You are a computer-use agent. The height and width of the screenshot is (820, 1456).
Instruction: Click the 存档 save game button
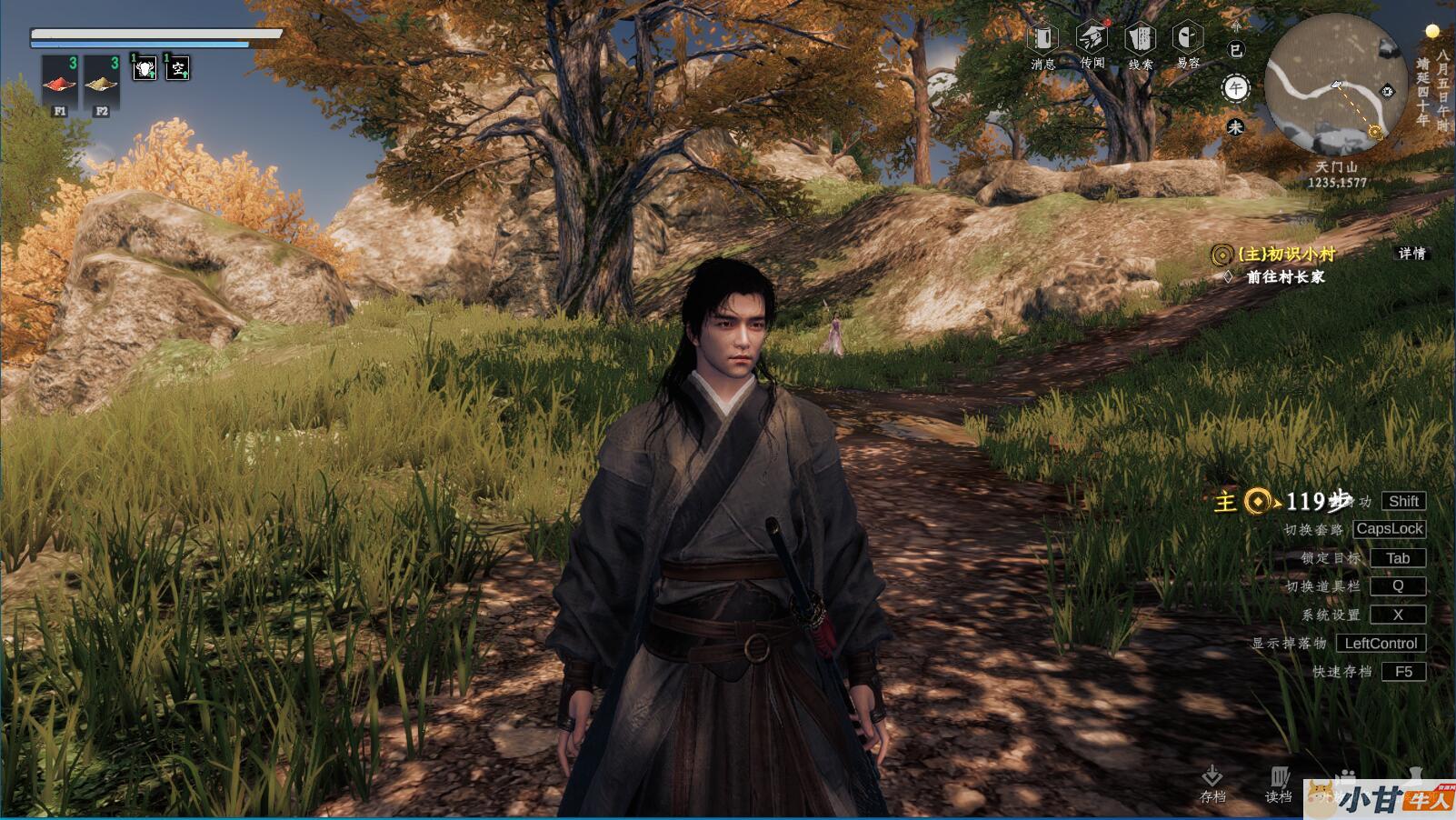tap(1212, 783)
